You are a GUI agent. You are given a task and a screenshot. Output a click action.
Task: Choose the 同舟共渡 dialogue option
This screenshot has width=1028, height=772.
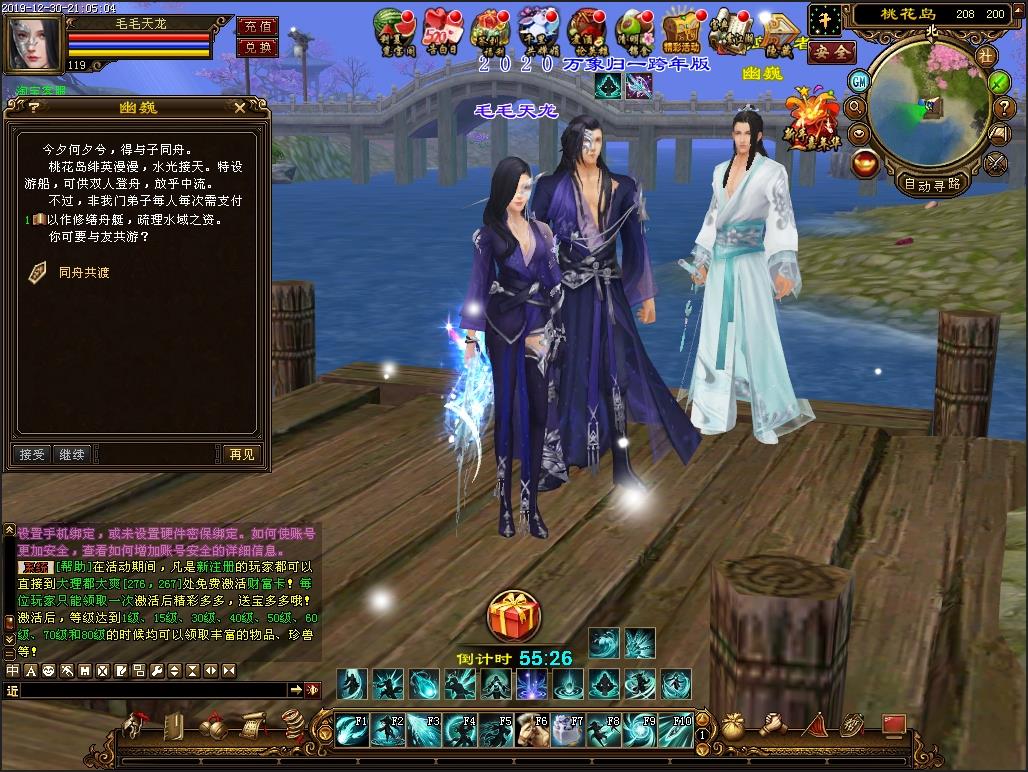tap(81, 271)
